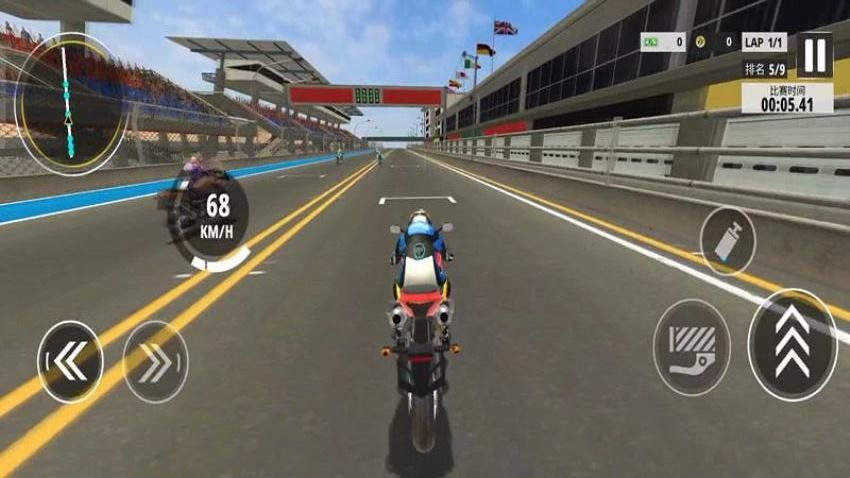Tap the brake pedal button
This screenshot has width=850, height=478.
click(x=691, y=347)
